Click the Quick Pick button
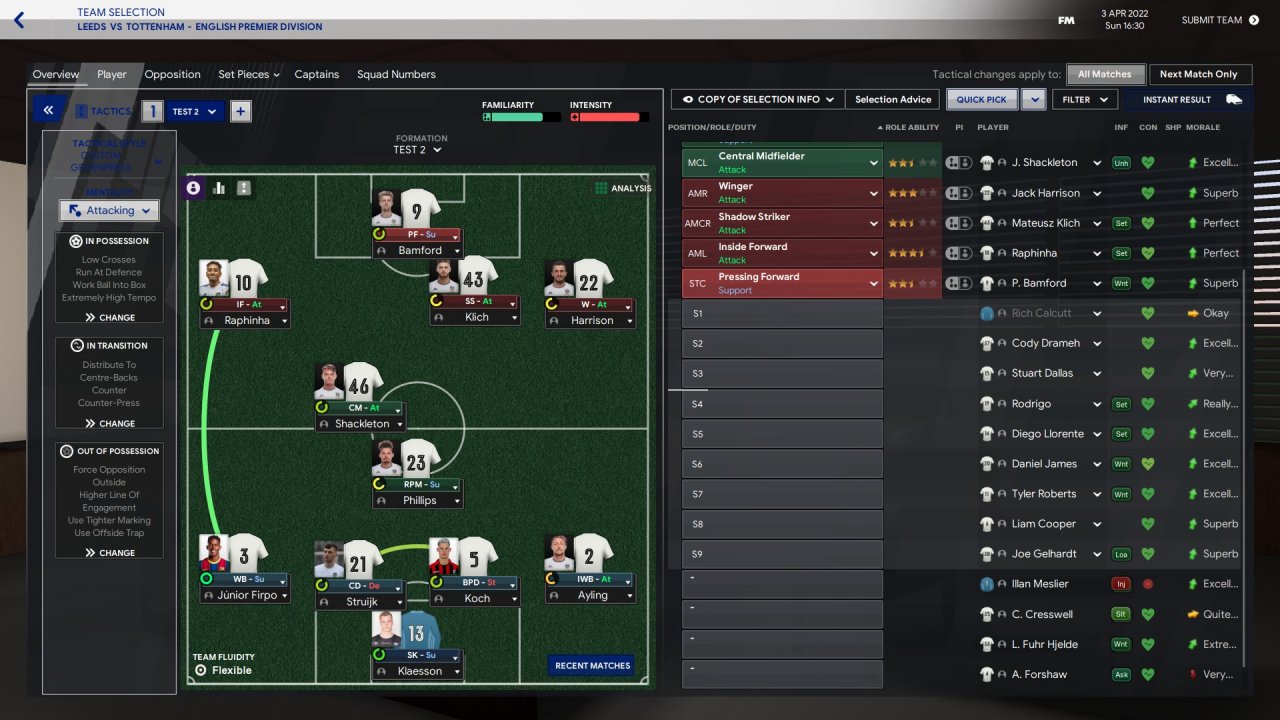The image size is (1280, 720). pyautogui.click(x=981, y=100)
